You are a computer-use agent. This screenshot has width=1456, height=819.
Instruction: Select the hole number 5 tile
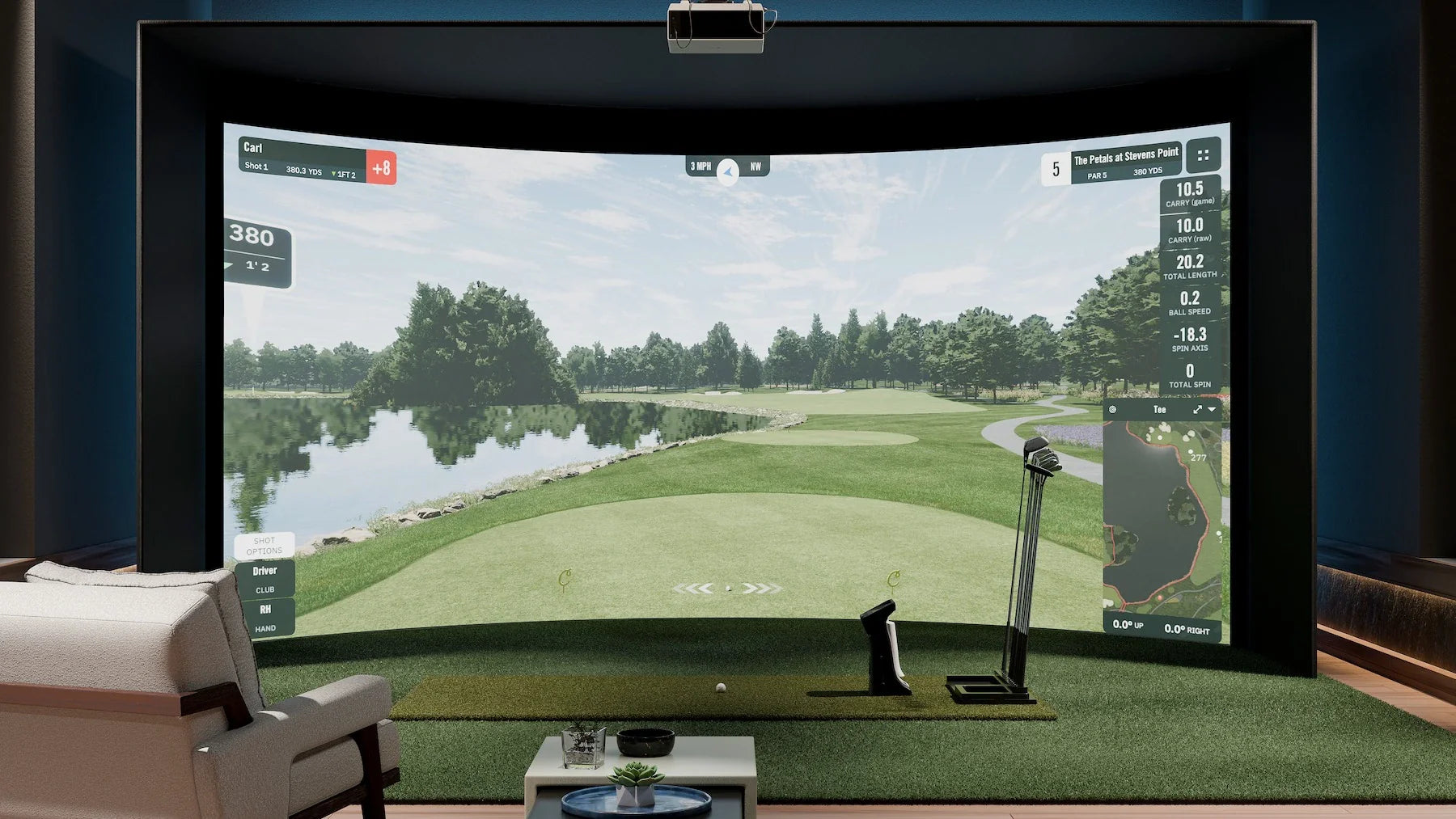pyautogui.click(x=1056, y=167)
